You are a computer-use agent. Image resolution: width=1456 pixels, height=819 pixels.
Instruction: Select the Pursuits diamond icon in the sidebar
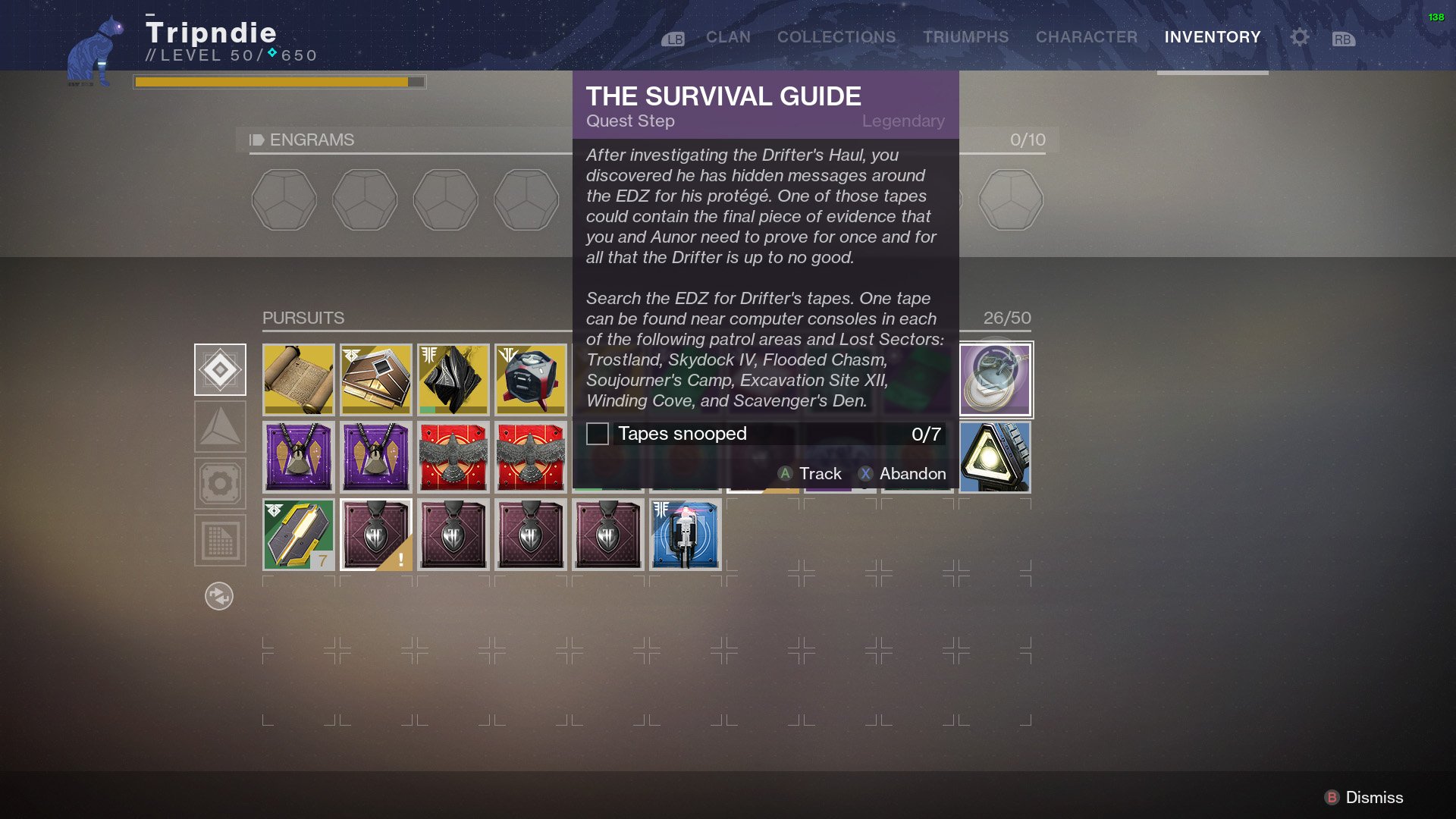(x=220, y=369)
